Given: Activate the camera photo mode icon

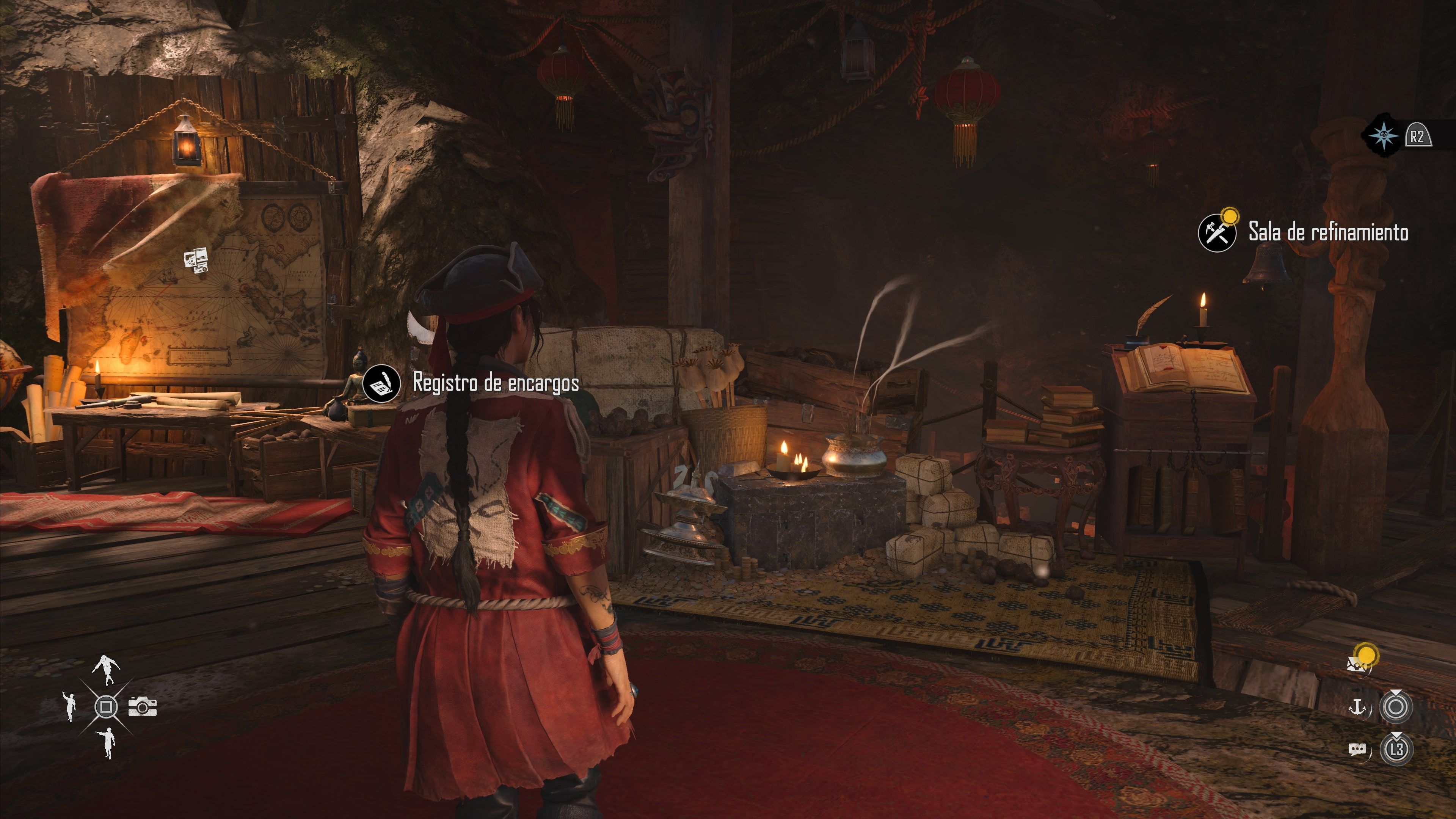Looking at the screenshot, I should click(143, 706).
